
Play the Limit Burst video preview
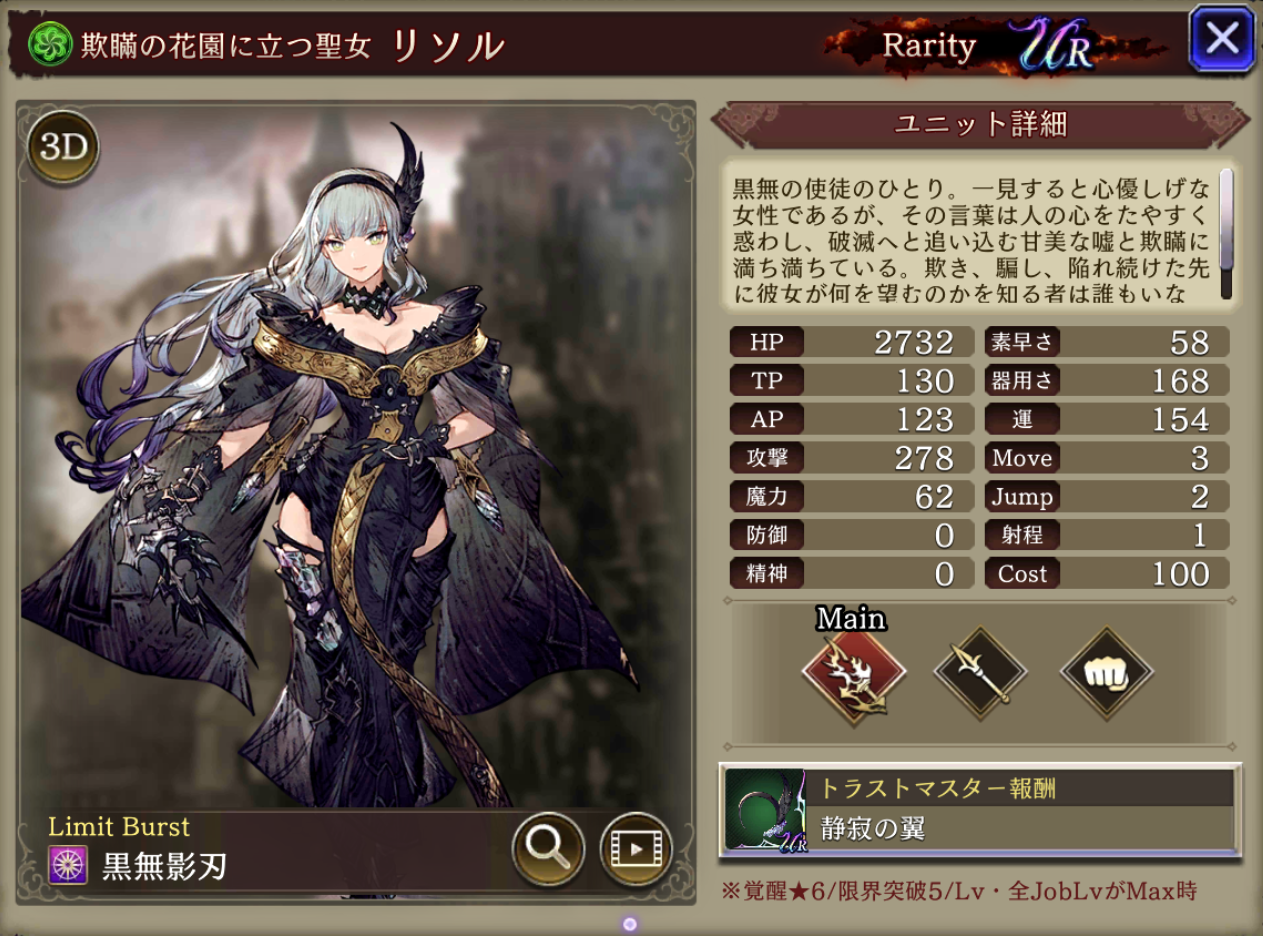pyautogui.click(x=635, y=849)
